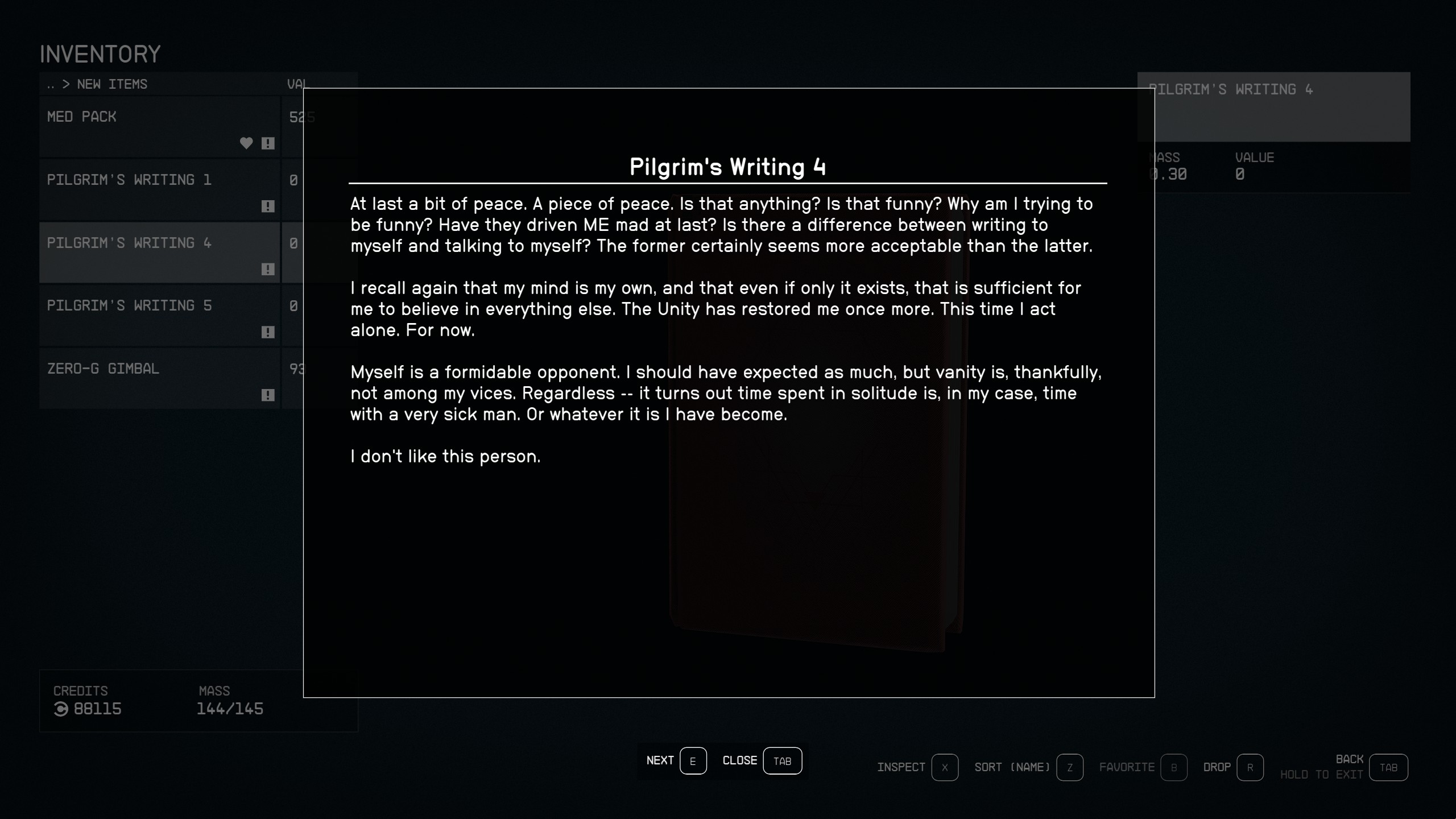Switch to the NEW ITEMS breadcrumb tab
This screenshot has width=1456, height=819.
[x=111, y=84]
